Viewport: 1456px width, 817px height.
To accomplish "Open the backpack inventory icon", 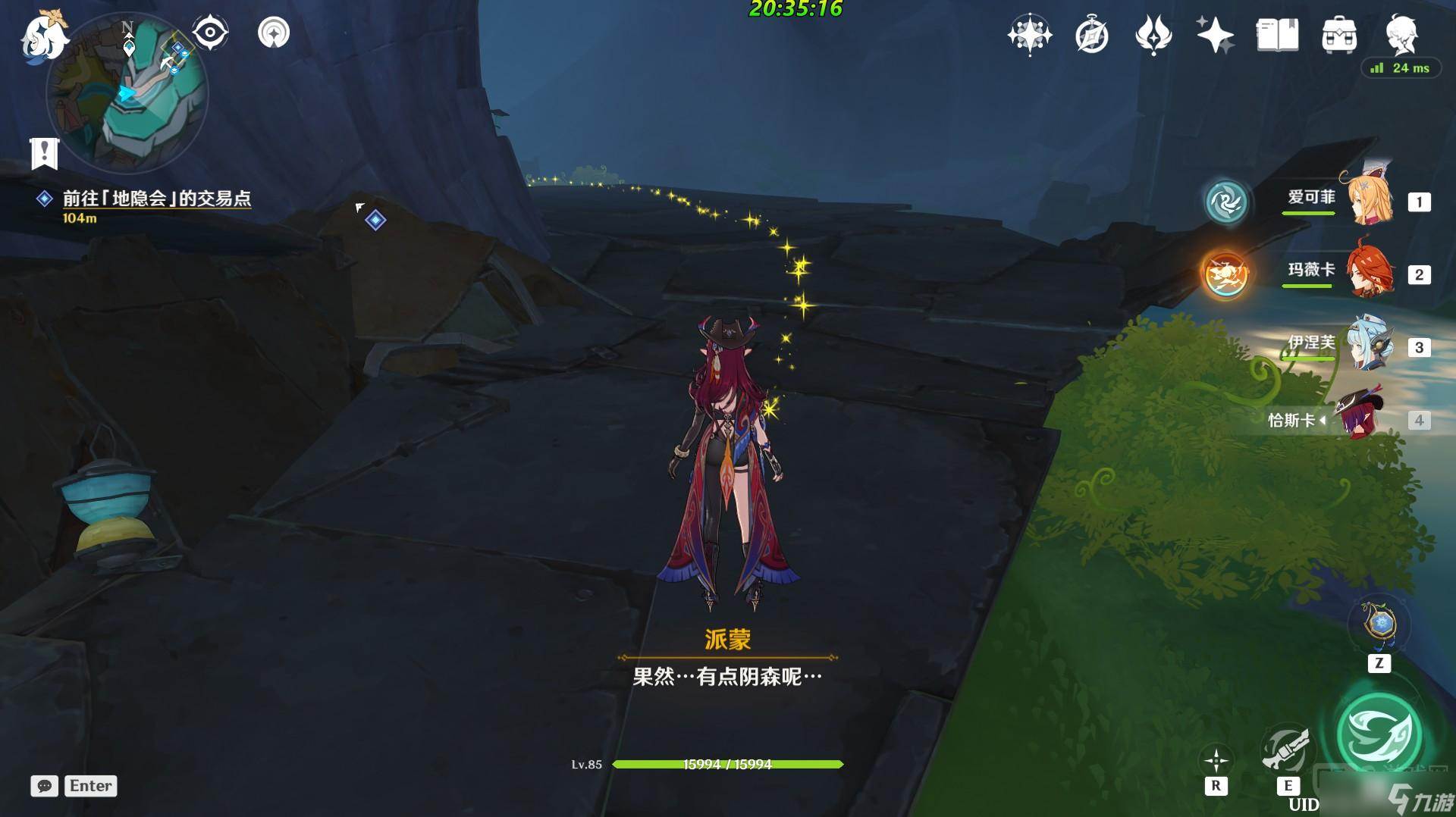I will pos(1339,36).
